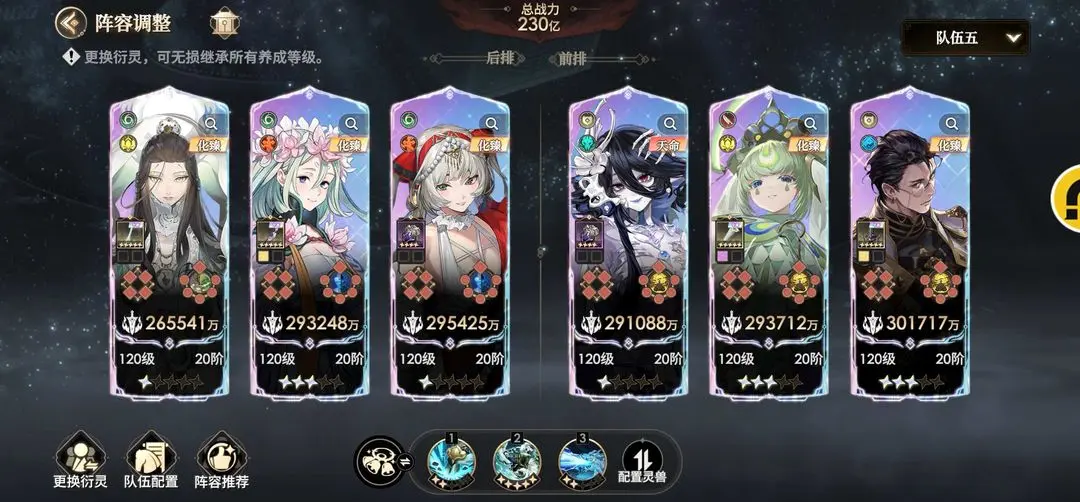Show the 阵容推荐 lineup recommendations
This screenshot has width=1080, height=502.
(222, 462)
